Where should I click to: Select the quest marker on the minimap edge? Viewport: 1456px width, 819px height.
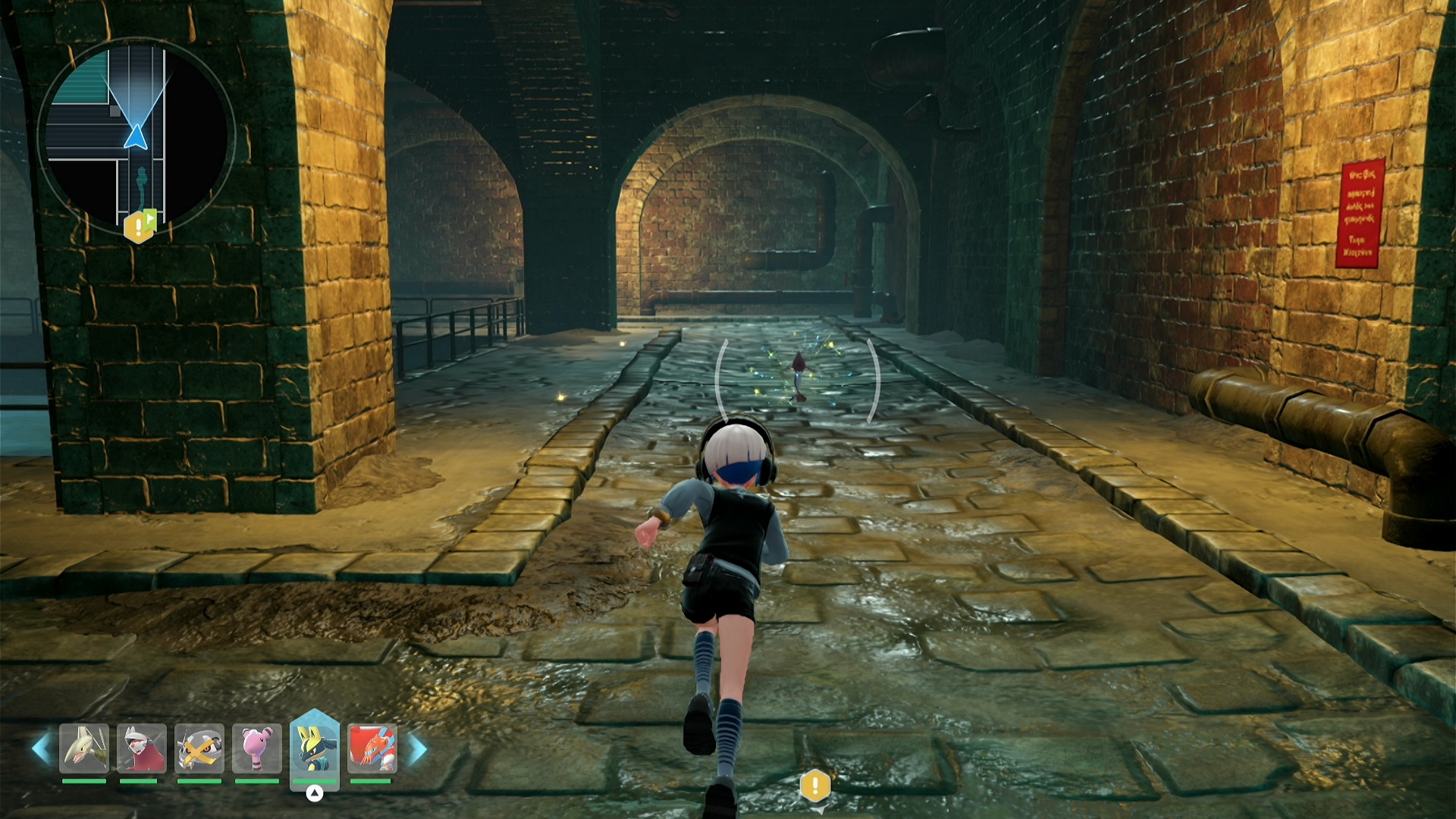[140, 225]
